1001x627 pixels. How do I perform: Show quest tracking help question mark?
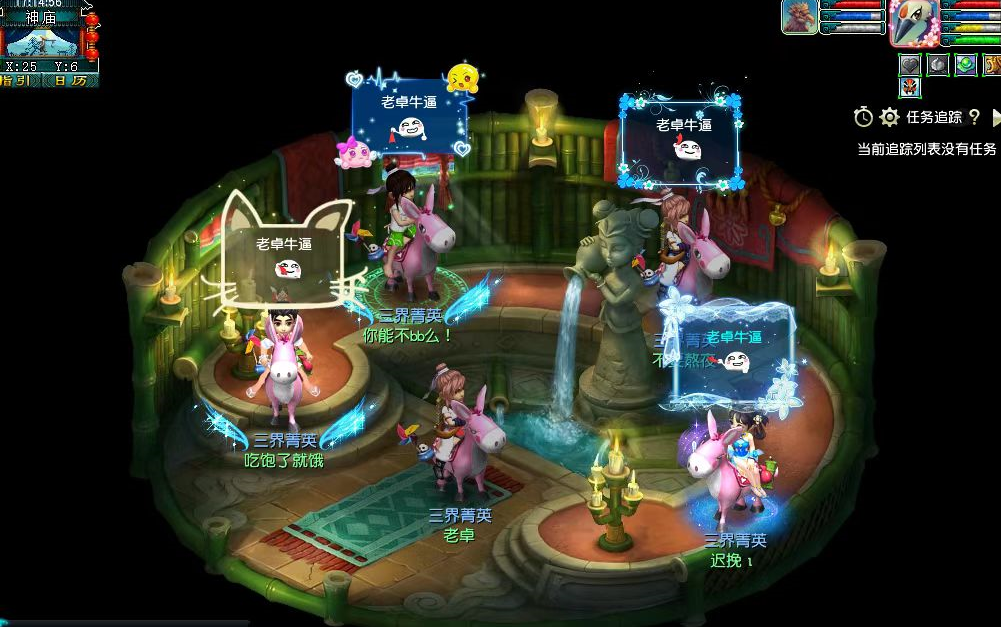(x=974, y=117)
